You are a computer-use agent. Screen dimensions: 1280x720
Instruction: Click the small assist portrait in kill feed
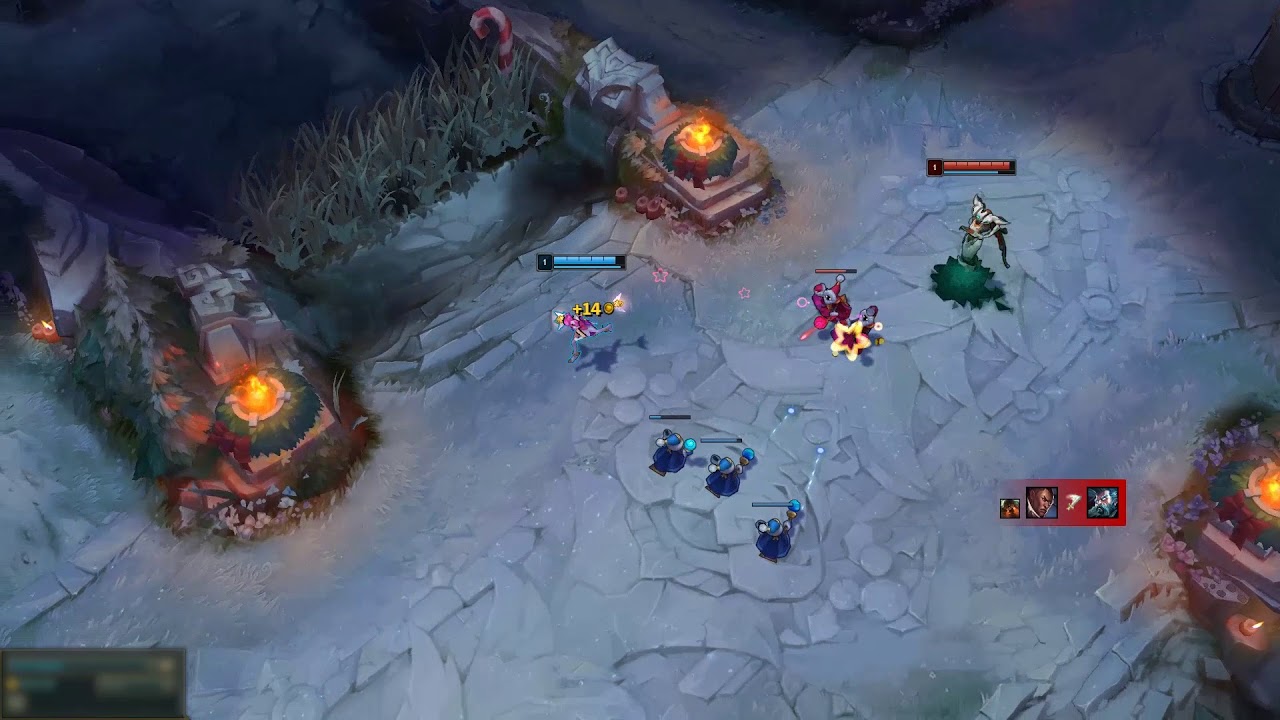click(x=1010, y=508)
